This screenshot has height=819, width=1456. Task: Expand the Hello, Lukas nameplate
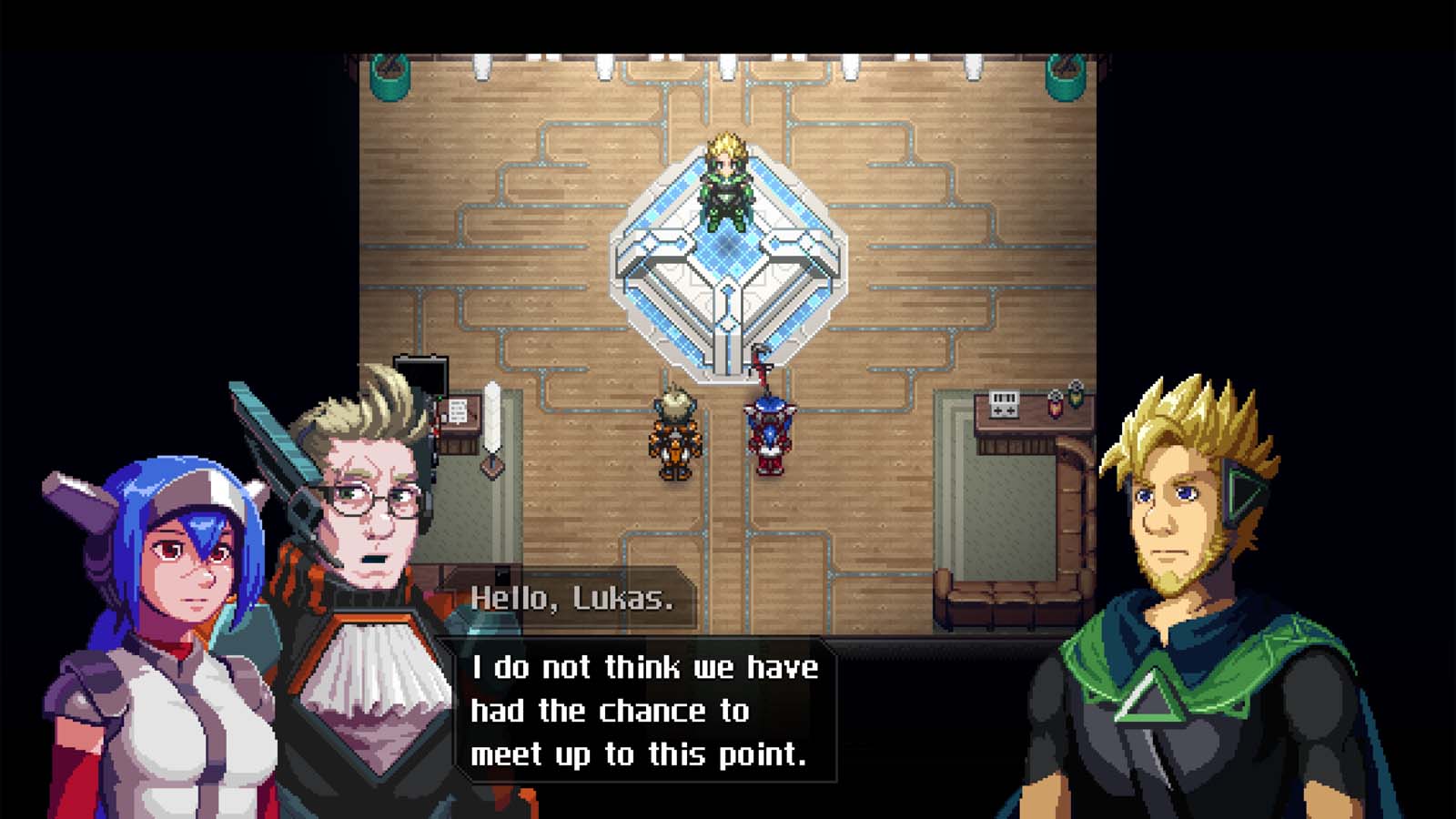(x=573, y=599)
